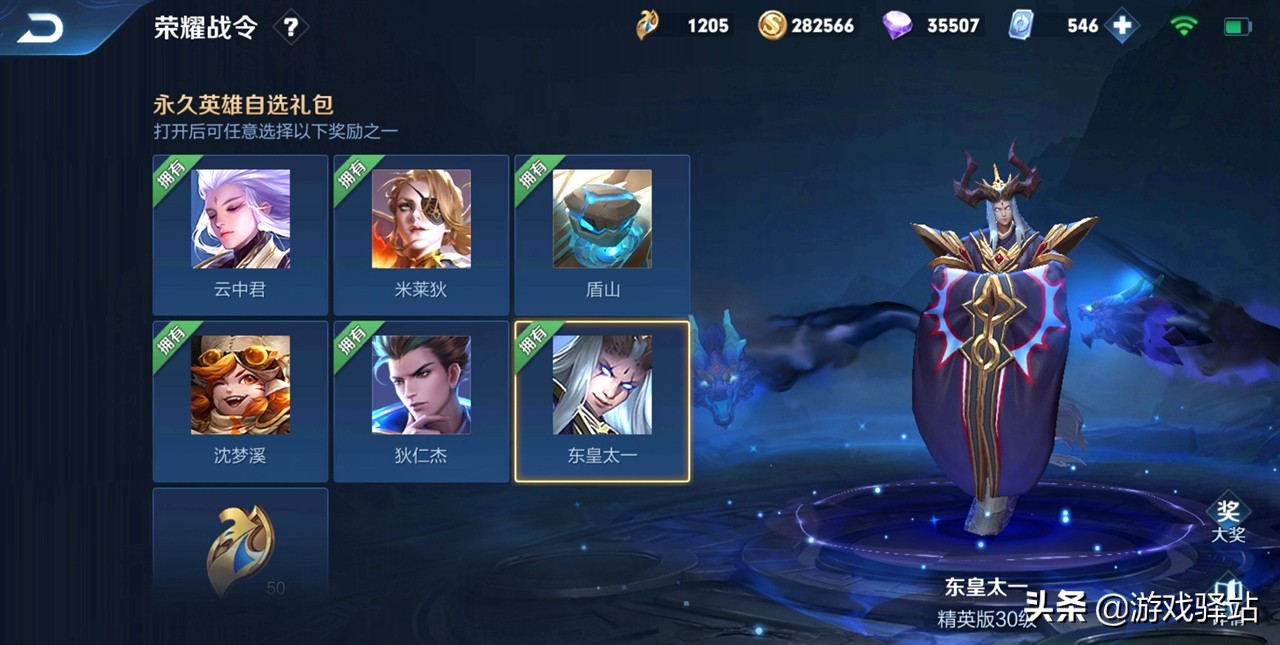Select the highlighted 东皇太一 hero tile
Viewport: 1280px width, 645px height.
tap(602, 401)
